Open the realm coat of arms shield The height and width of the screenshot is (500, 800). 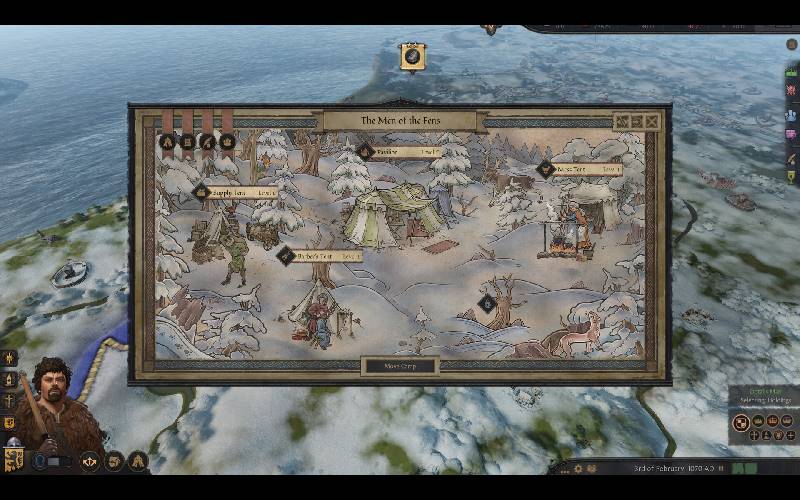14,460
